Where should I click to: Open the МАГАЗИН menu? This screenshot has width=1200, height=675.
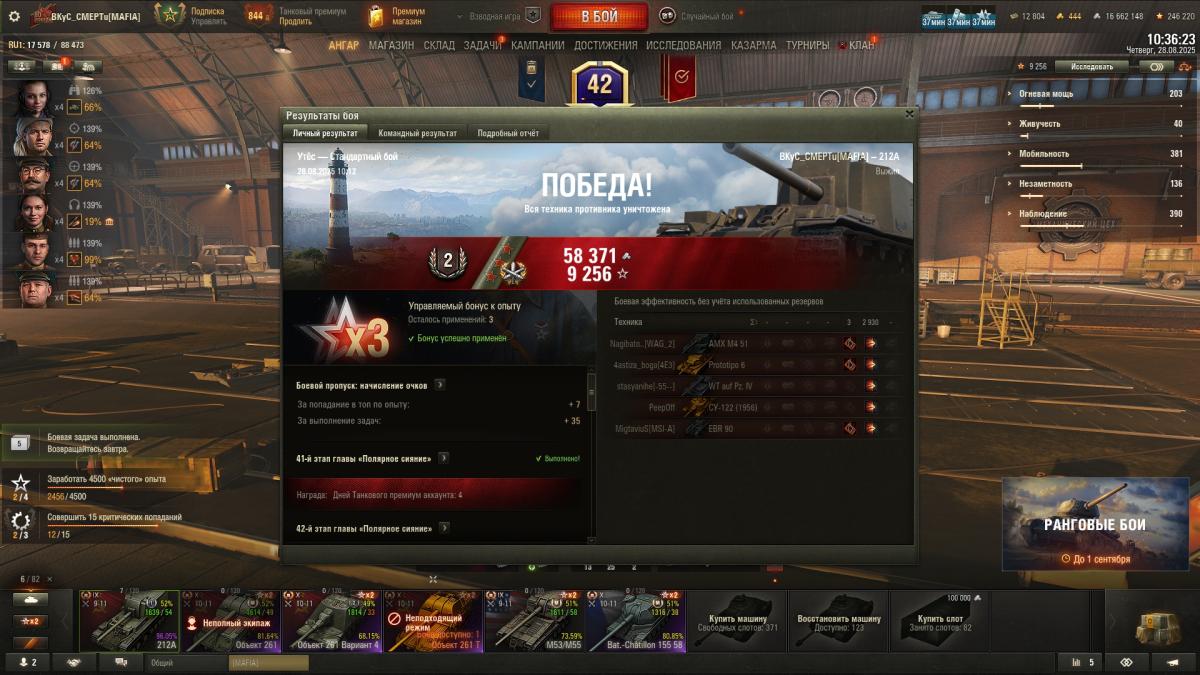(x=391, y=45)
